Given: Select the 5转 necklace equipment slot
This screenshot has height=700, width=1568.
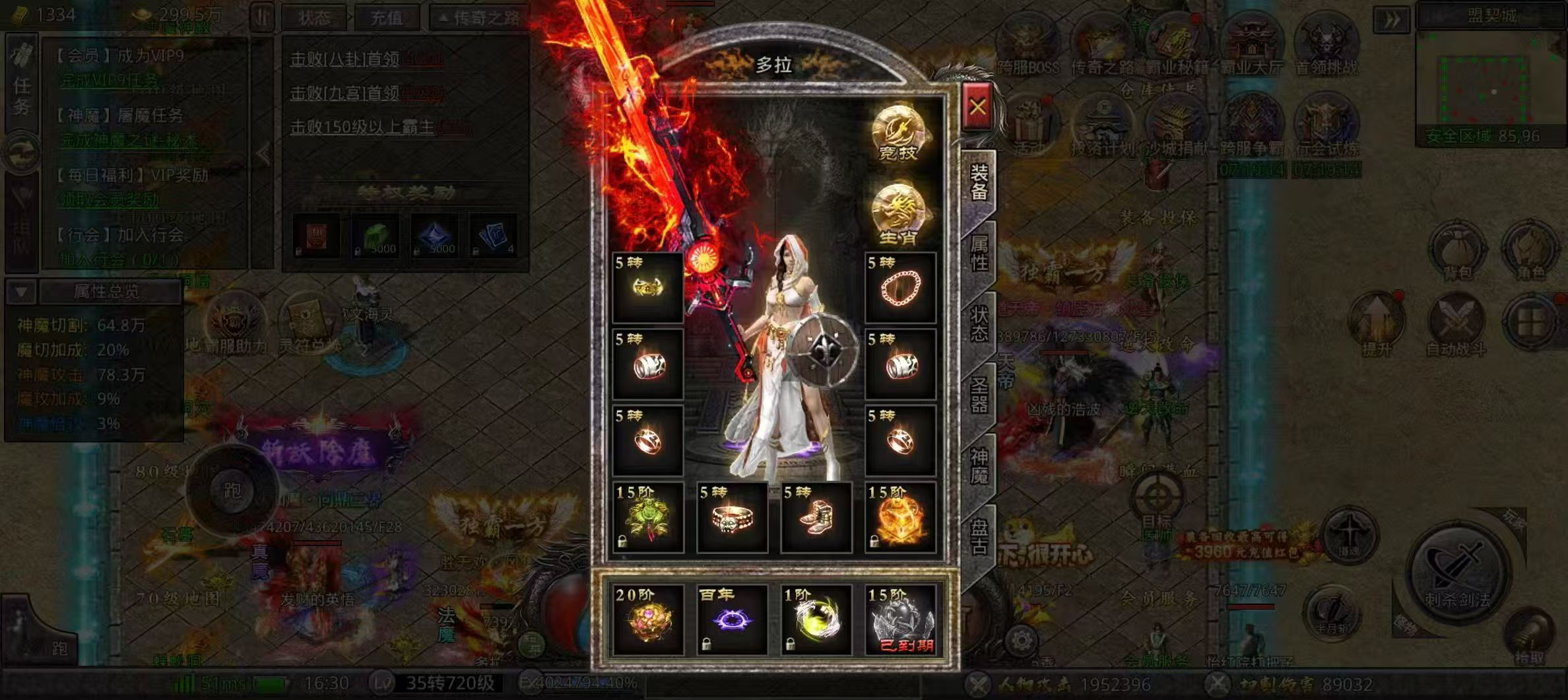Looking at the screenshot, I should pos(900,287).
